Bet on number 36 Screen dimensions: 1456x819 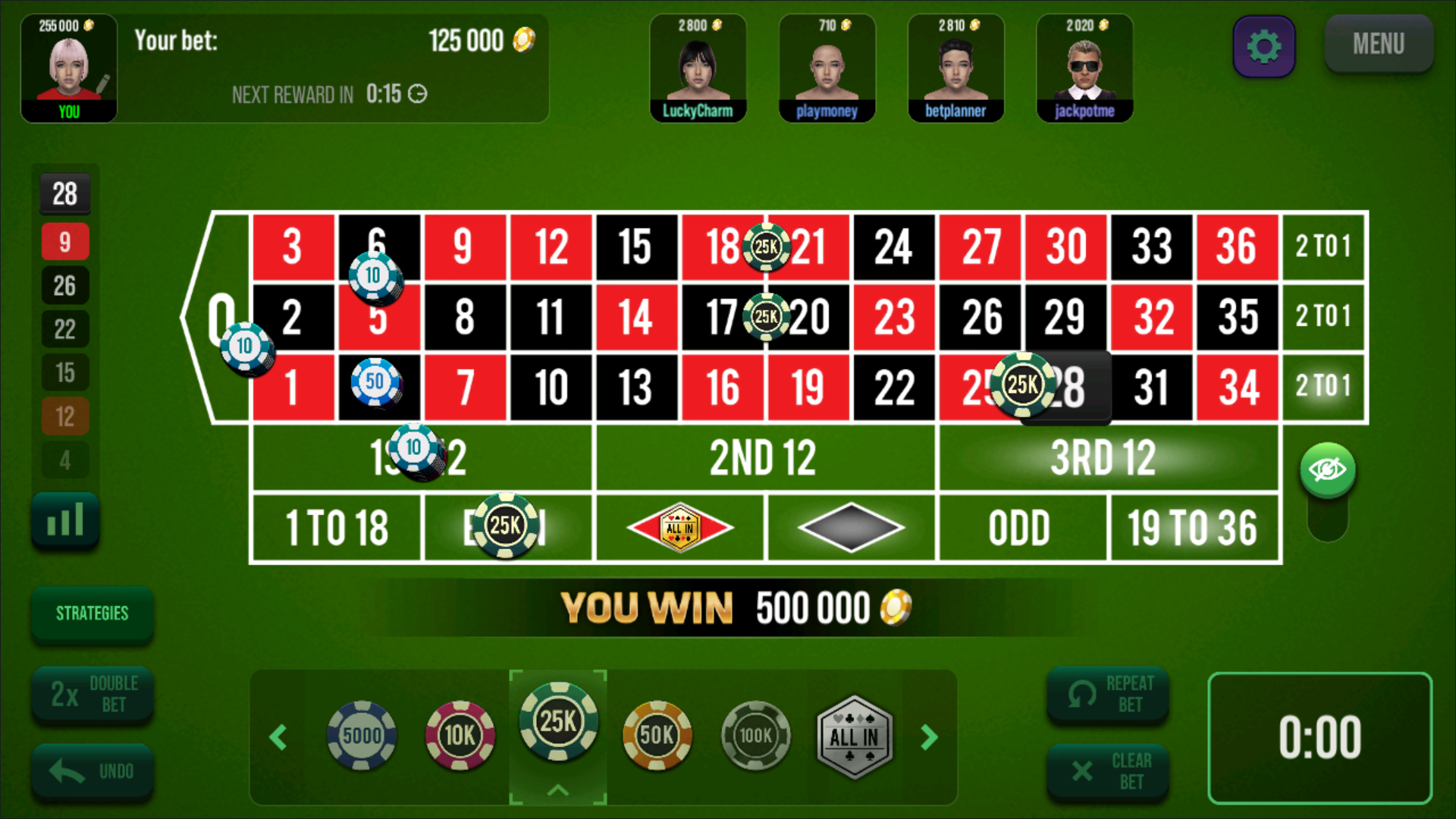click(x=1237, y=247)
